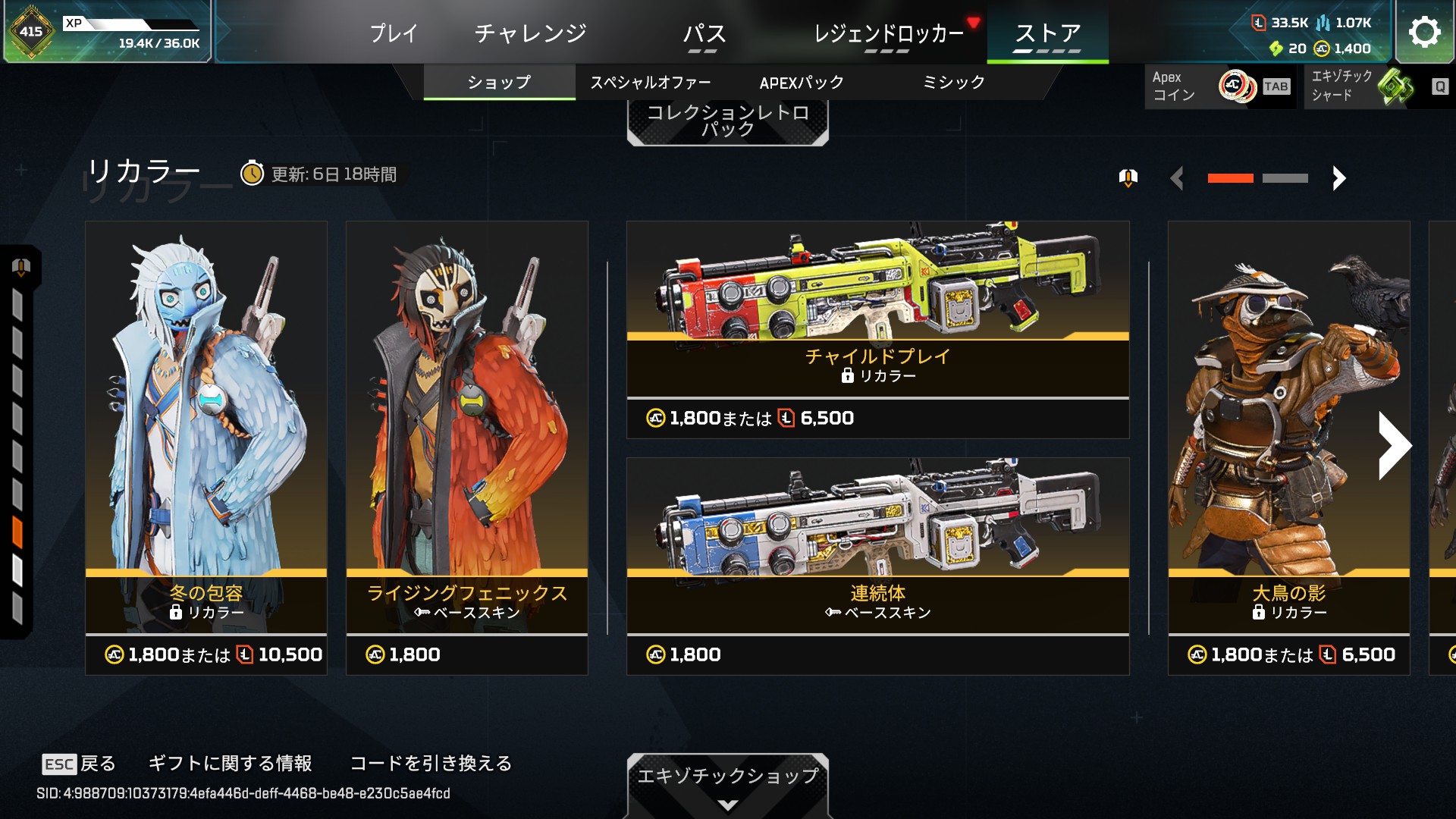Go back with the 戻る button
Screen dimensions: 1456x819
coord(79,764)
